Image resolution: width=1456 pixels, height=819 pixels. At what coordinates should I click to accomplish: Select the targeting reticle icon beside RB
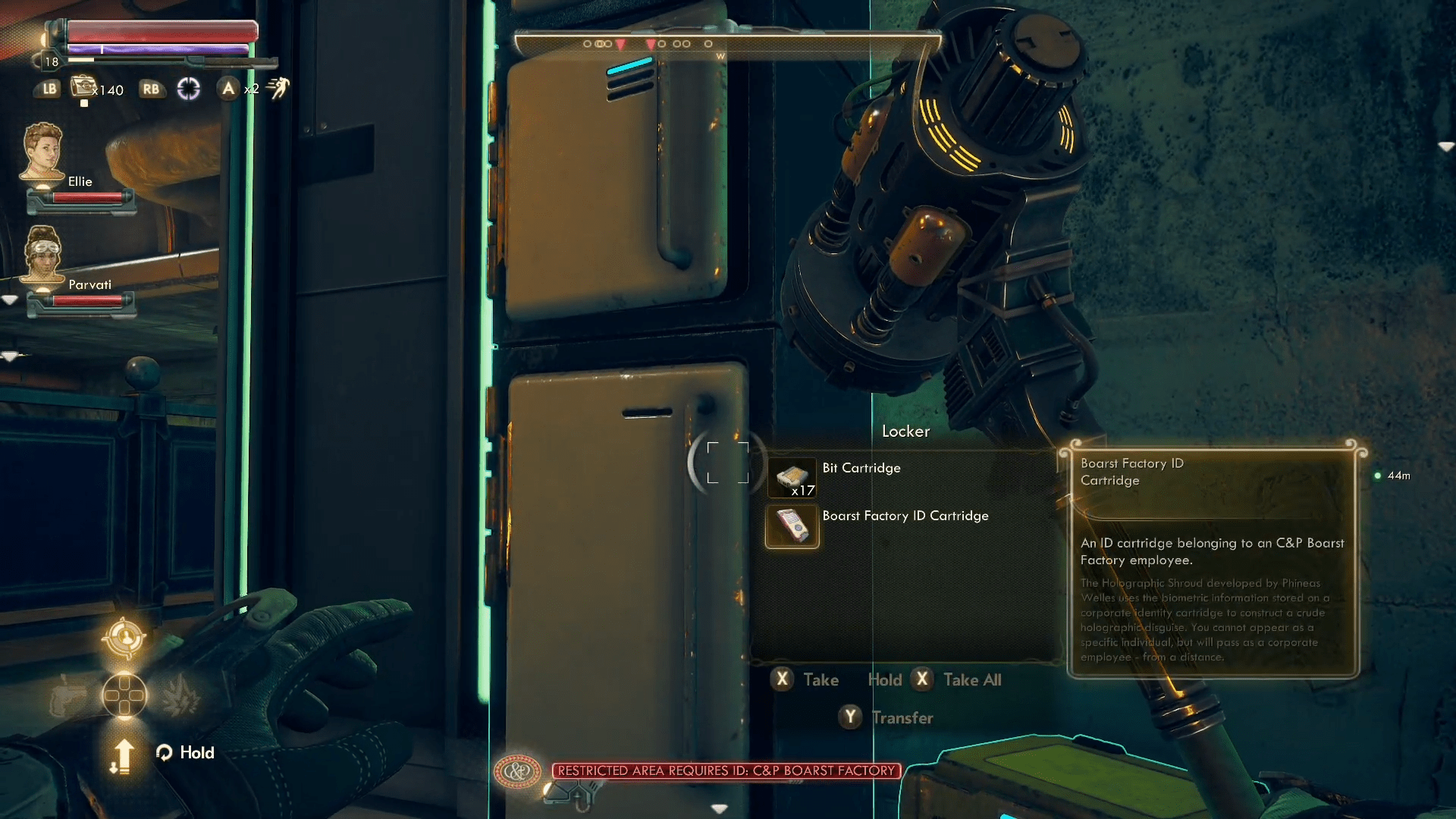[188, 89]
